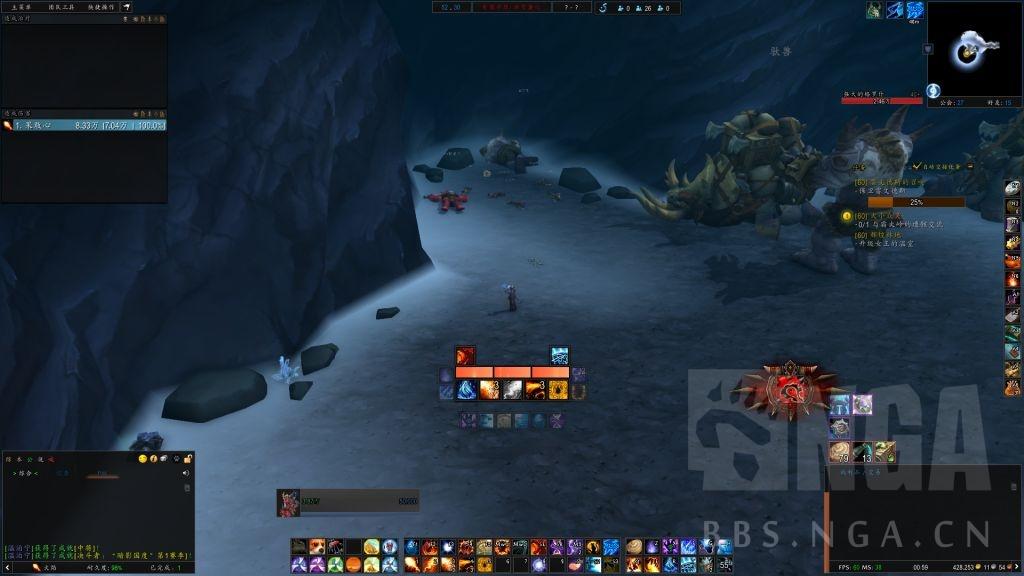Click the green horned-skull buff icon
Viewport: 1024px width, 576px height.
(872, 10)
